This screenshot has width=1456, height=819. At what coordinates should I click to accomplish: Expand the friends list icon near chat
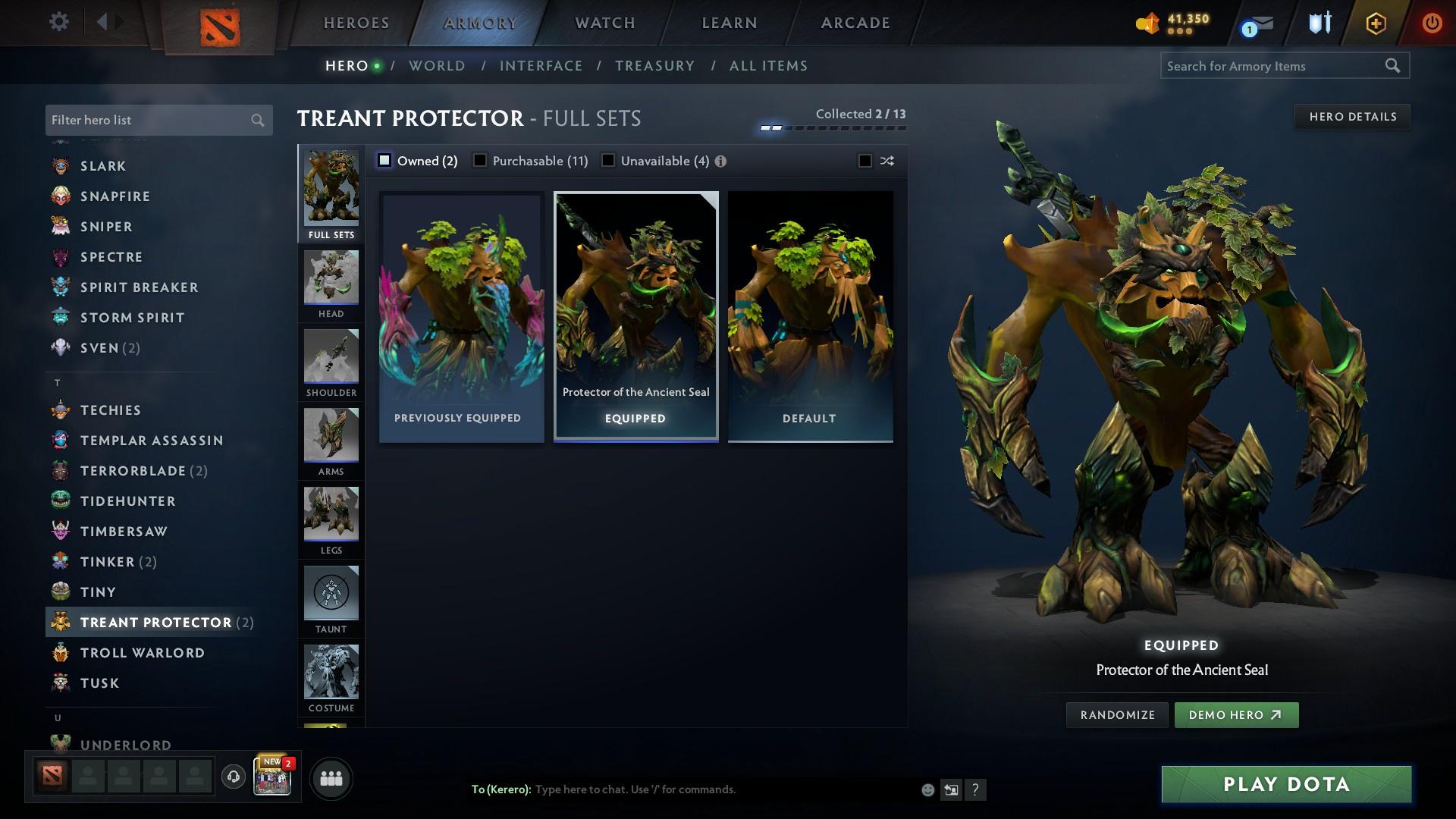pyautogui.click(x=331, y=777)
